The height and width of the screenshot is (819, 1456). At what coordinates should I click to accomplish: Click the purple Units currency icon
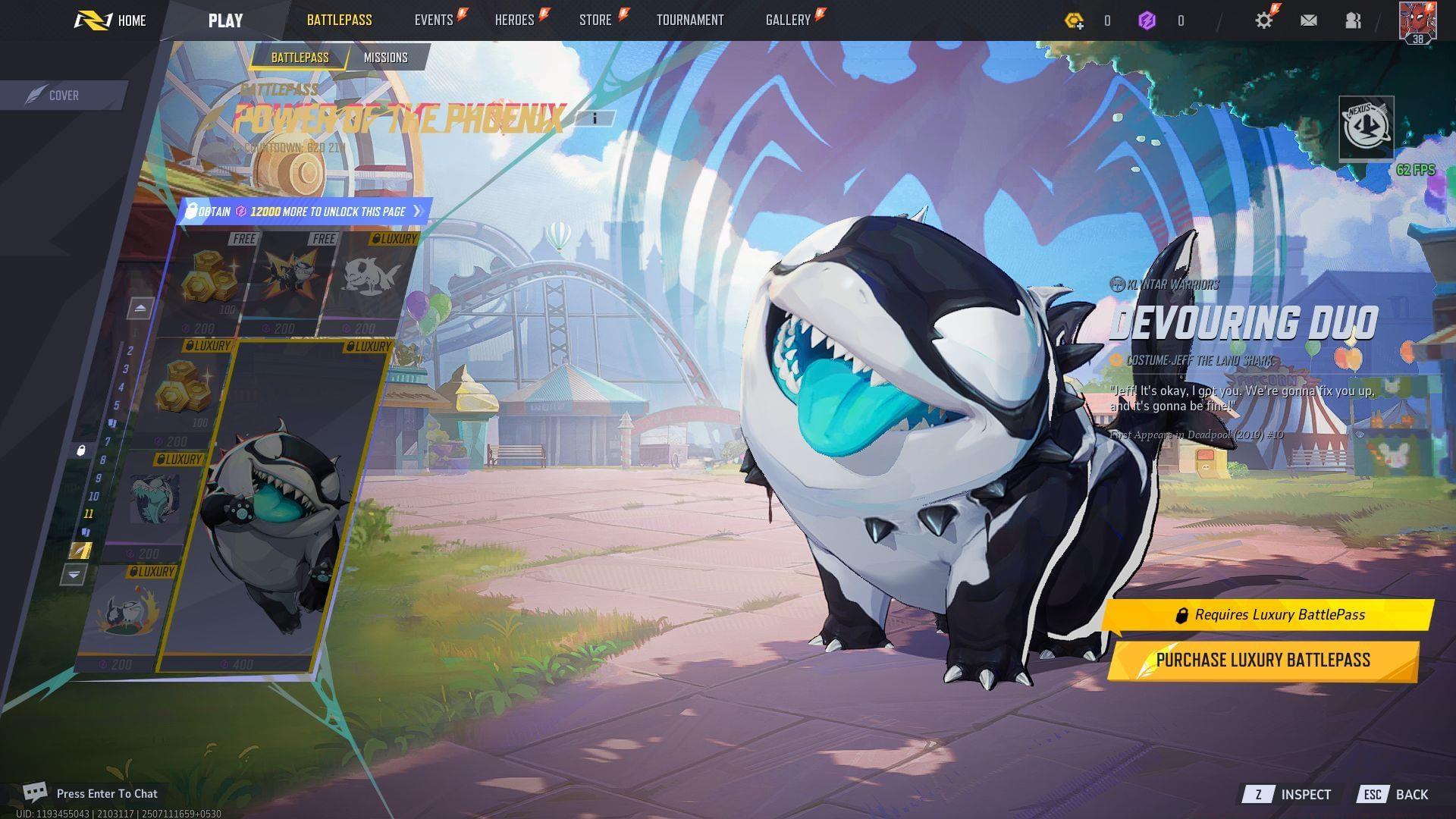[x=1147, y=21]
